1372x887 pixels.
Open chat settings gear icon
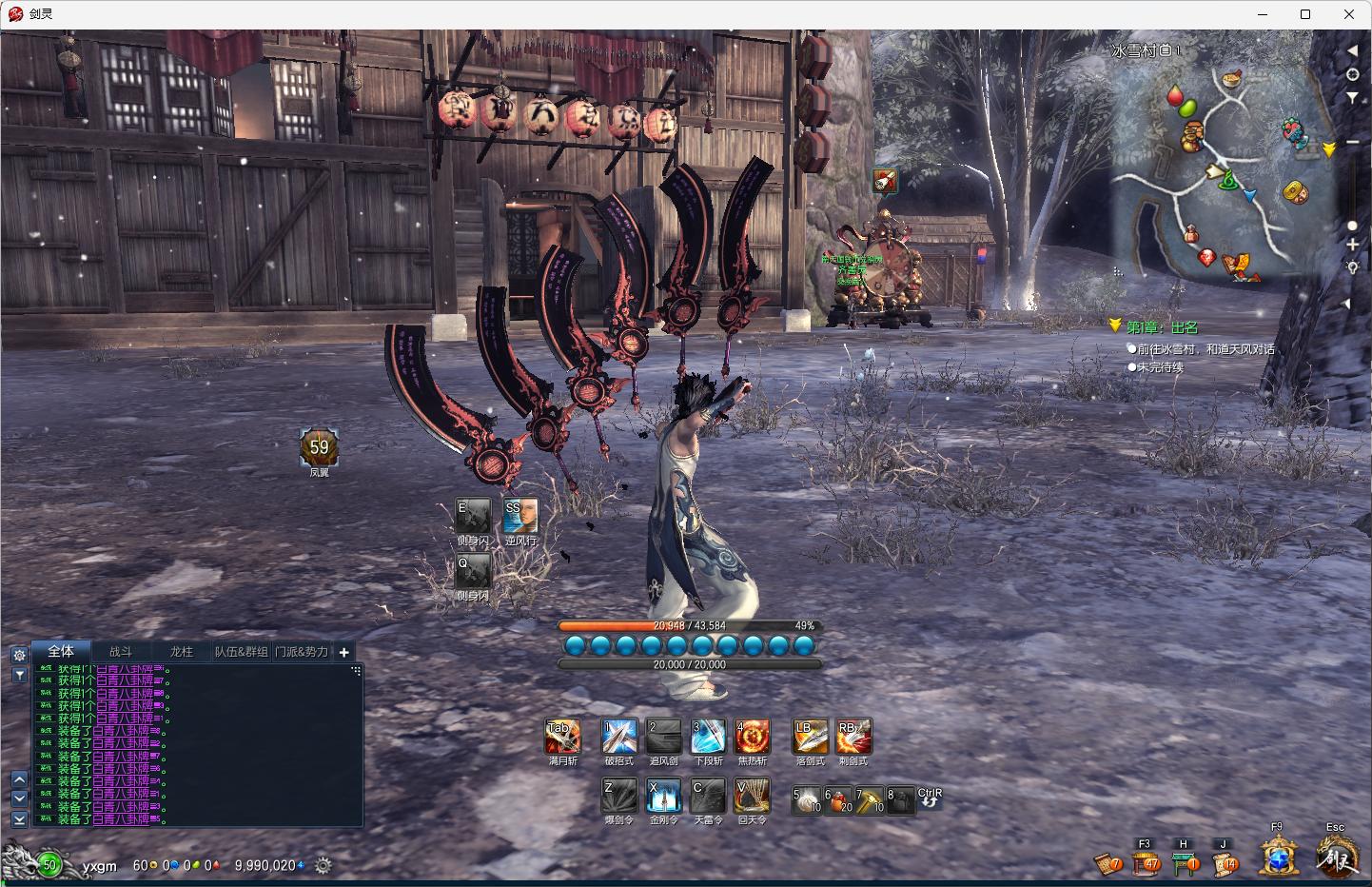click(x=19, y=655)
